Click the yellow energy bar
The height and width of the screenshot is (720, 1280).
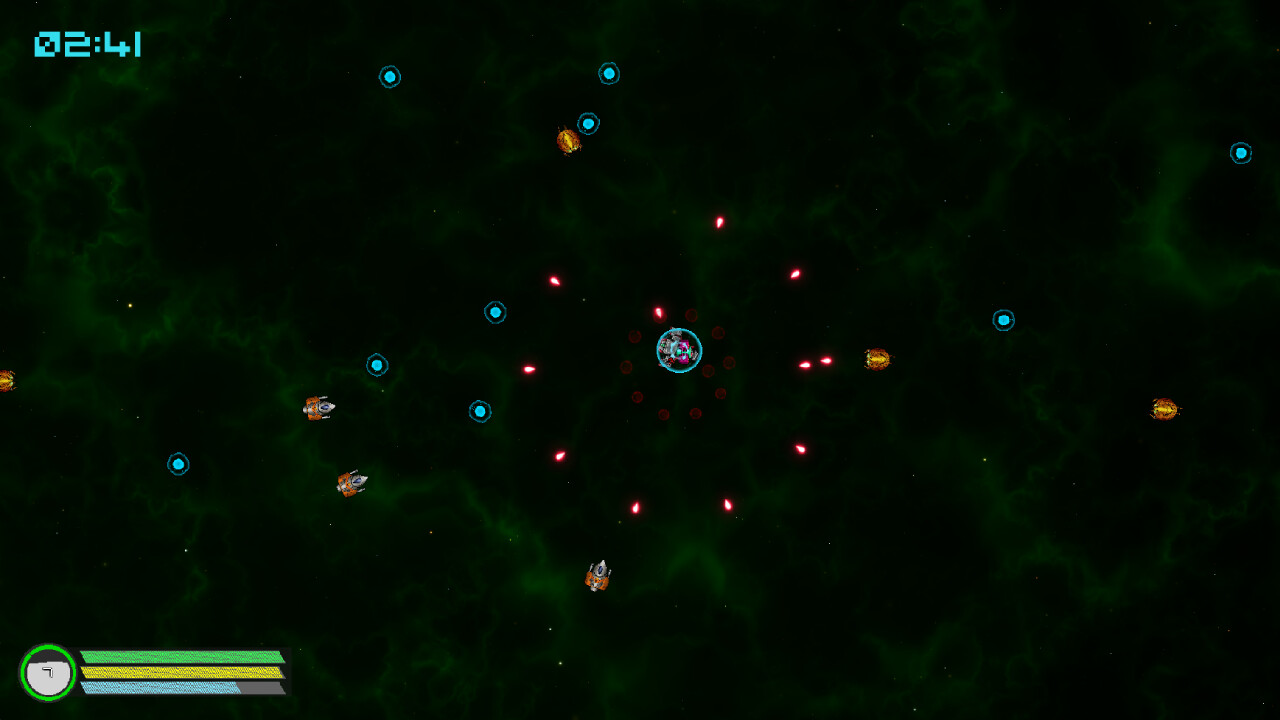[178, 672]
